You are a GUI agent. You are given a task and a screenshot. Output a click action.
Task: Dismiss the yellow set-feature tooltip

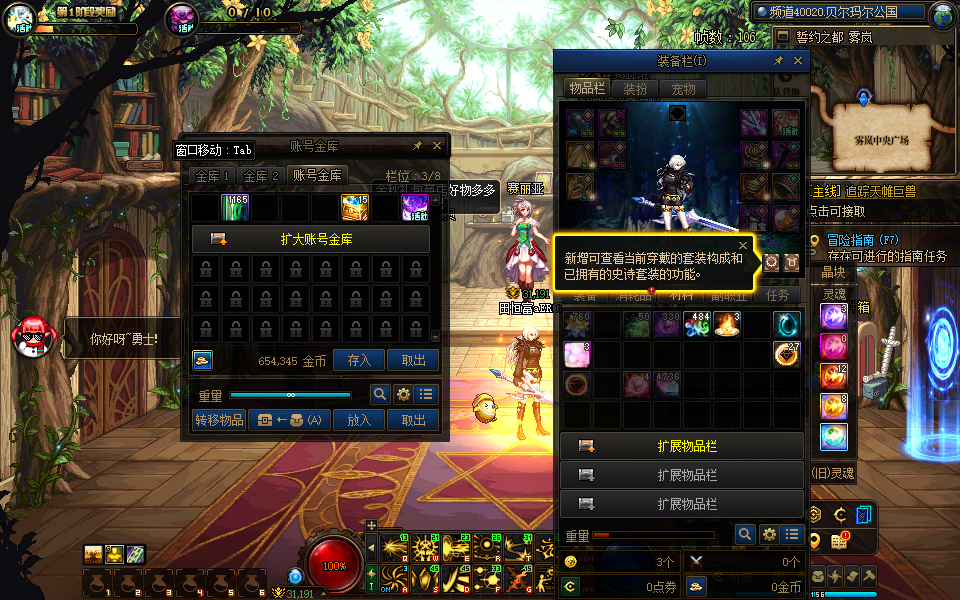[743, 245]
